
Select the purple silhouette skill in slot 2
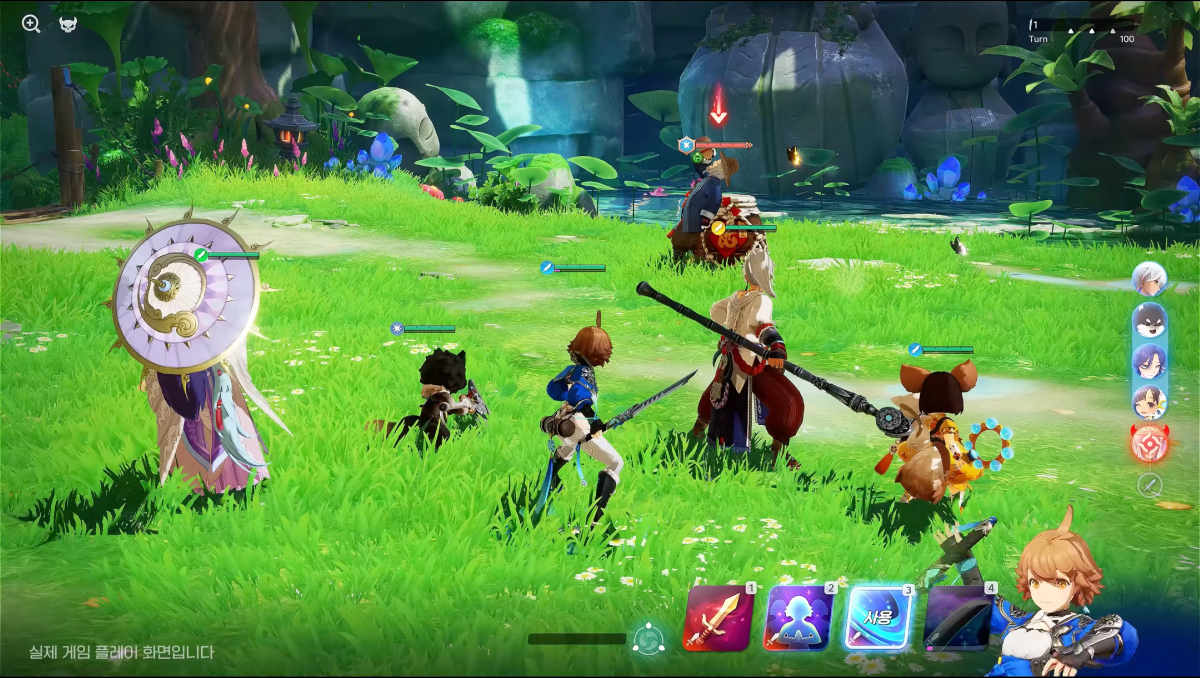799,619
